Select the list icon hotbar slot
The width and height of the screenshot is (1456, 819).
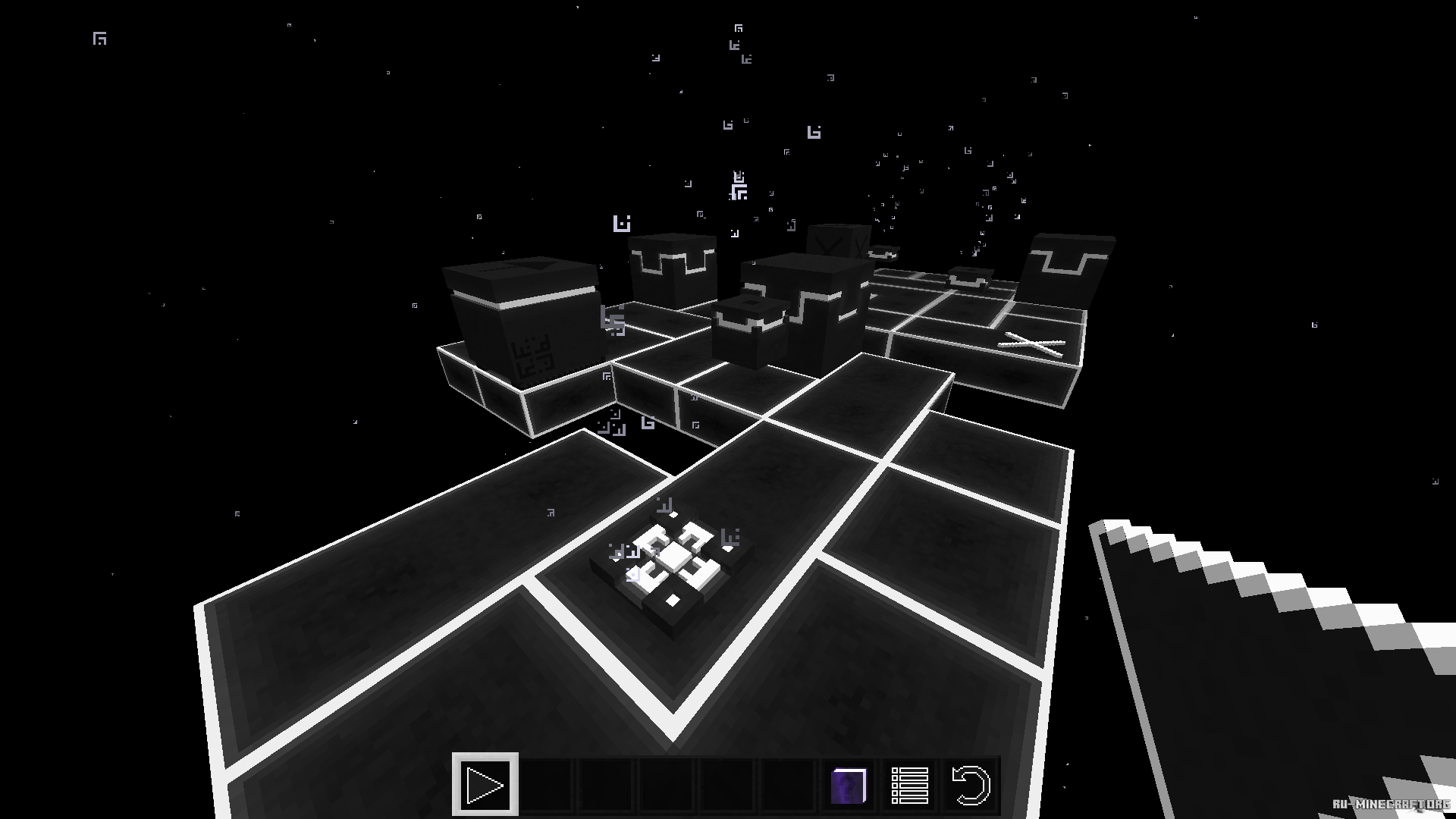tap(909, 785)
